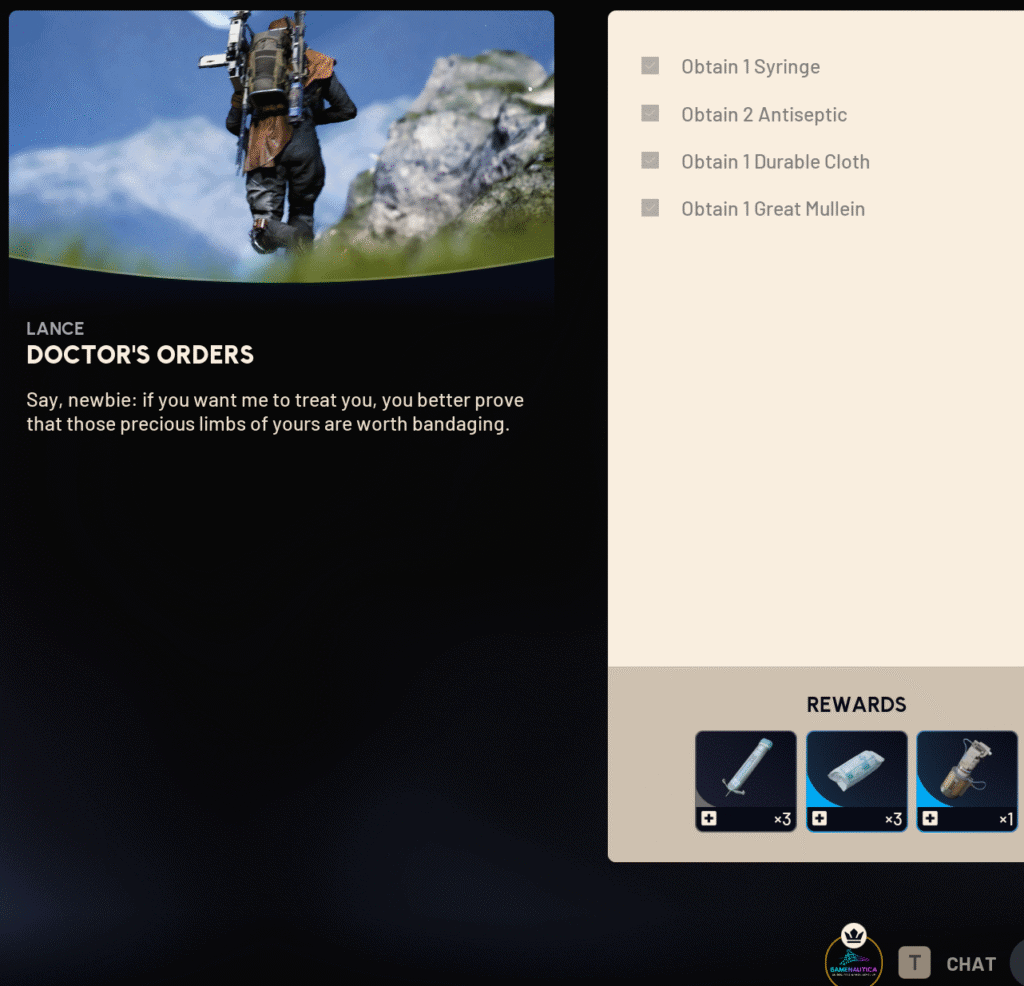Inspect the bandage pack reward slot
Screen dimensions: 1024x986
point(857,780)
